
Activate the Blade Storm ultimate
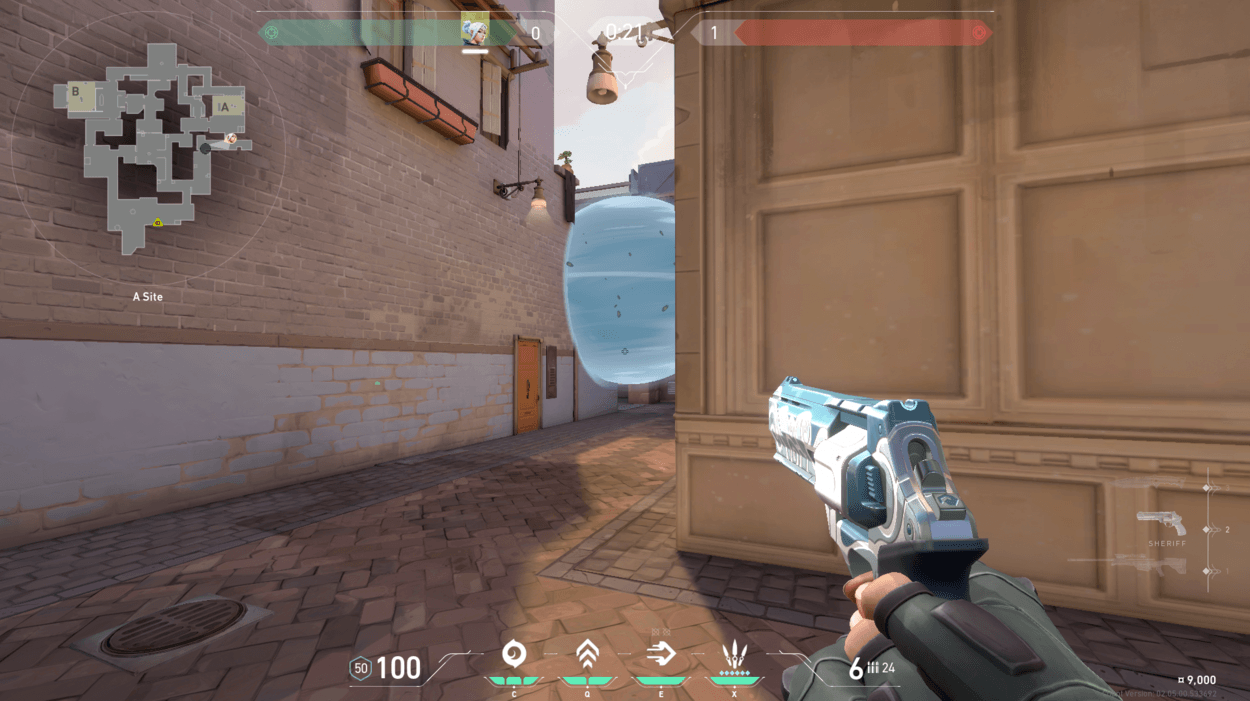735,656
